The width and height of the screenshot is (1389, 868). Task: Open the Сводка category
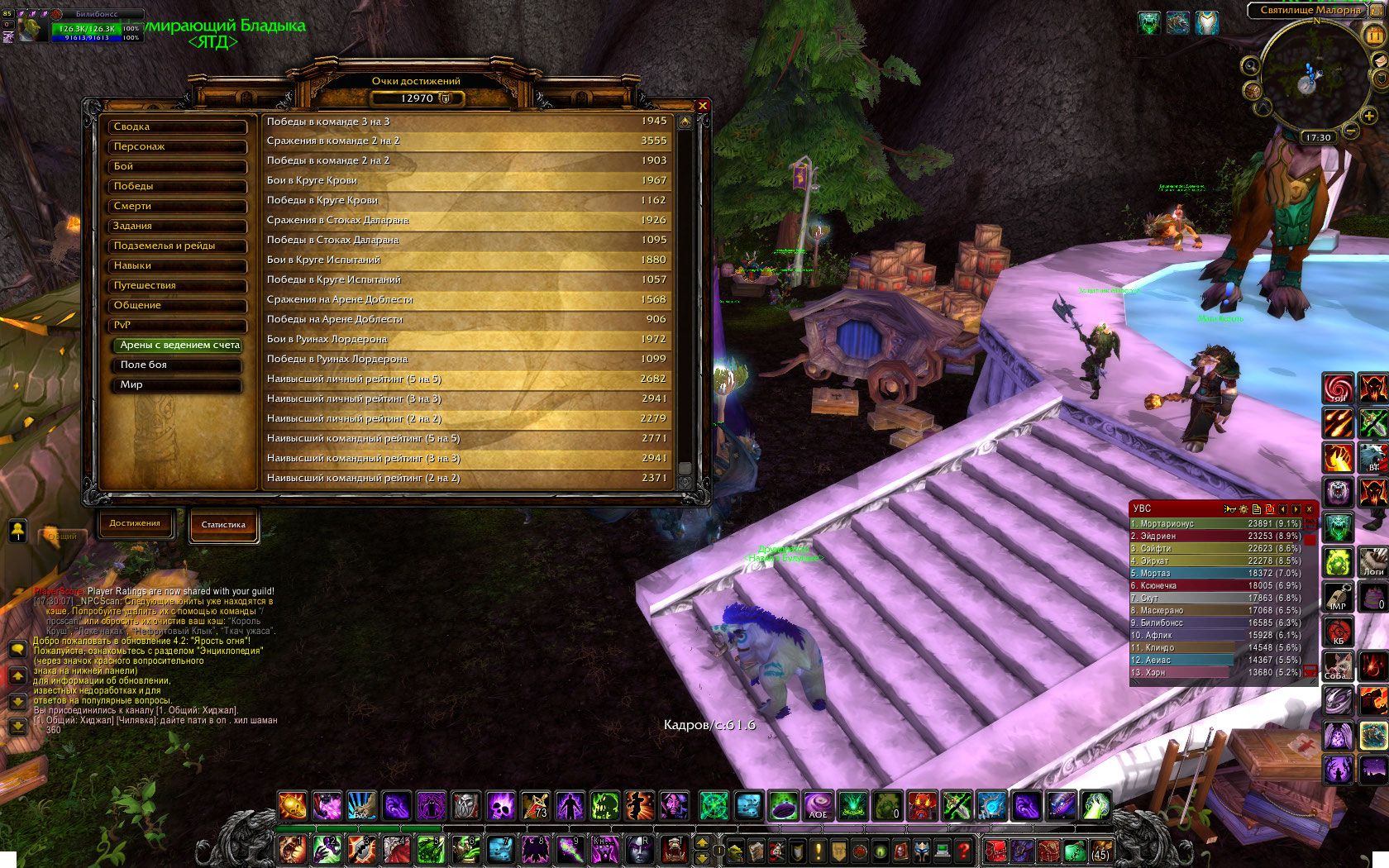coord(178,127)
